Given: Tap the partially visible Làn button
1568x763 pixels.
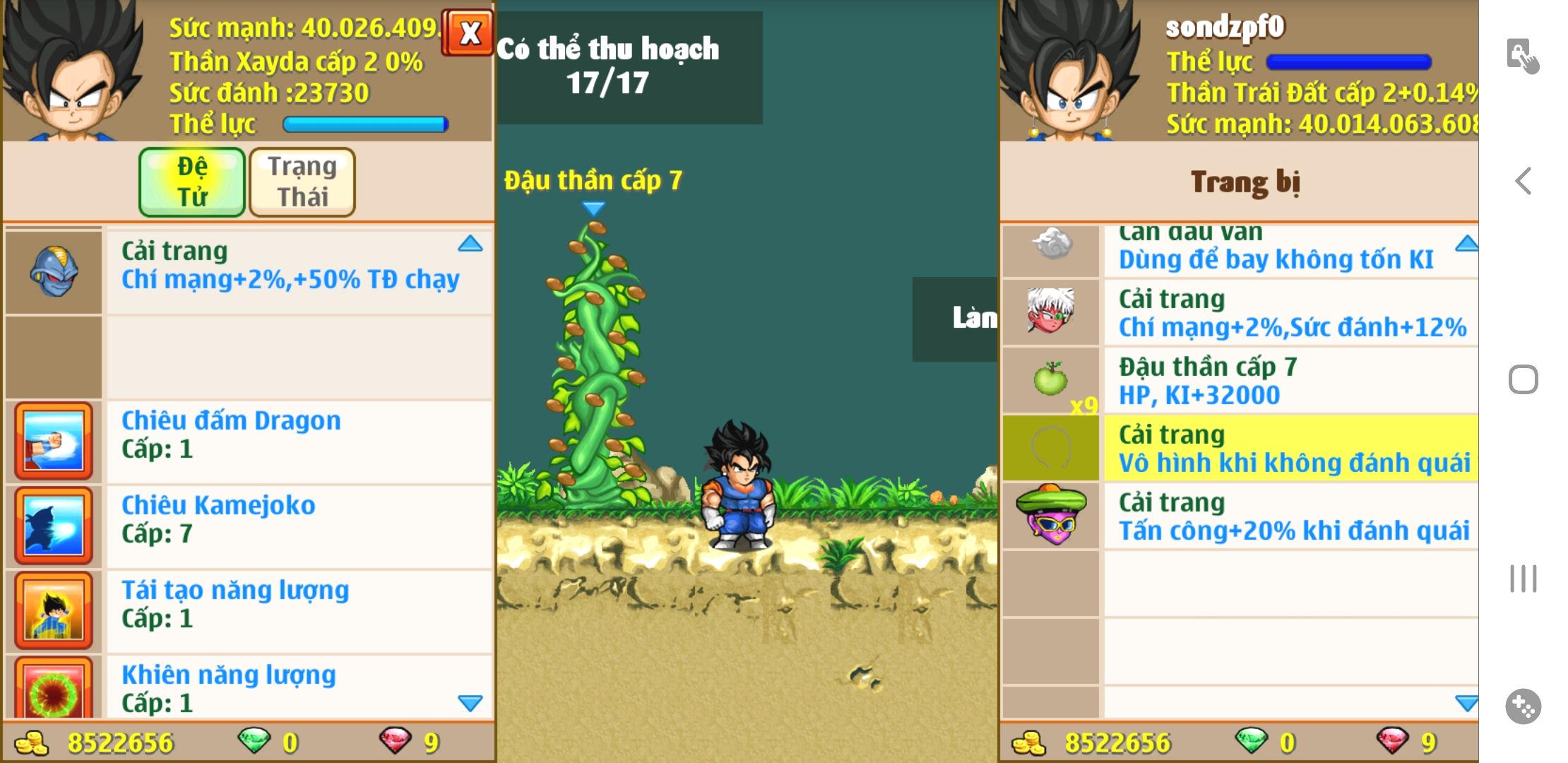Looking at the screenshot, I should (955, 319).
